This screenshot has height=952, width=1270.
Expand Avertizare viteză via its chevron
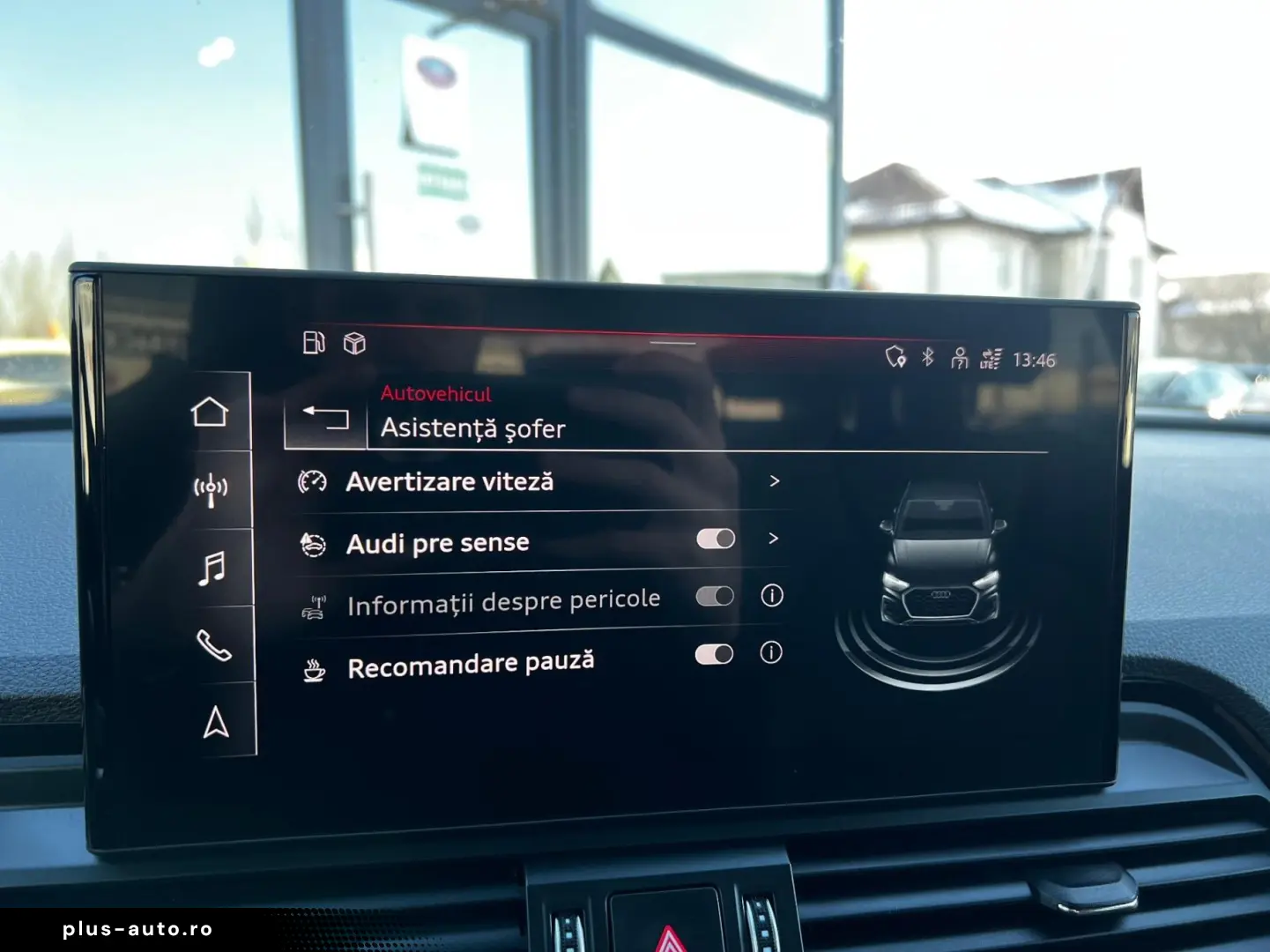click(774, 481)
